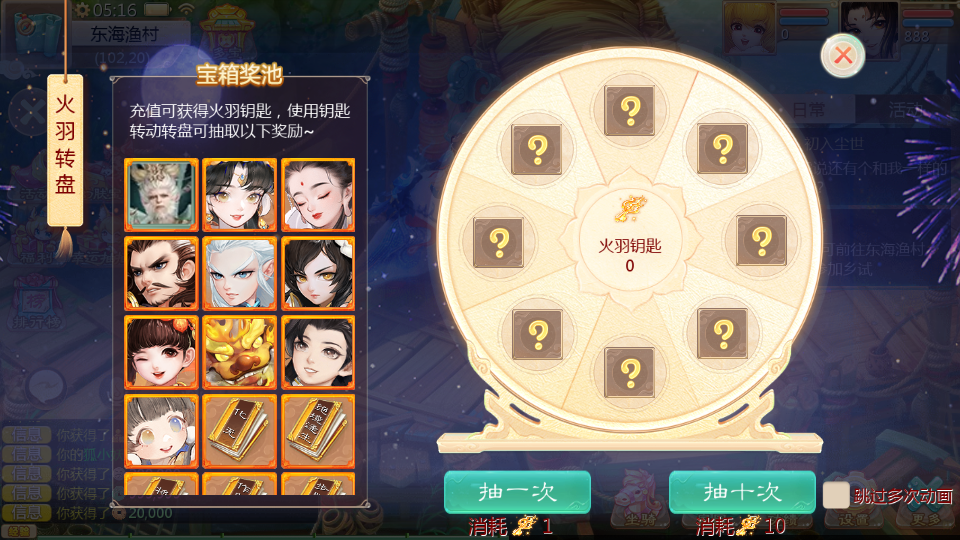Select the red-faced closed-eyes lady portrait
The image size is (960, 540).
pos(317,195)
